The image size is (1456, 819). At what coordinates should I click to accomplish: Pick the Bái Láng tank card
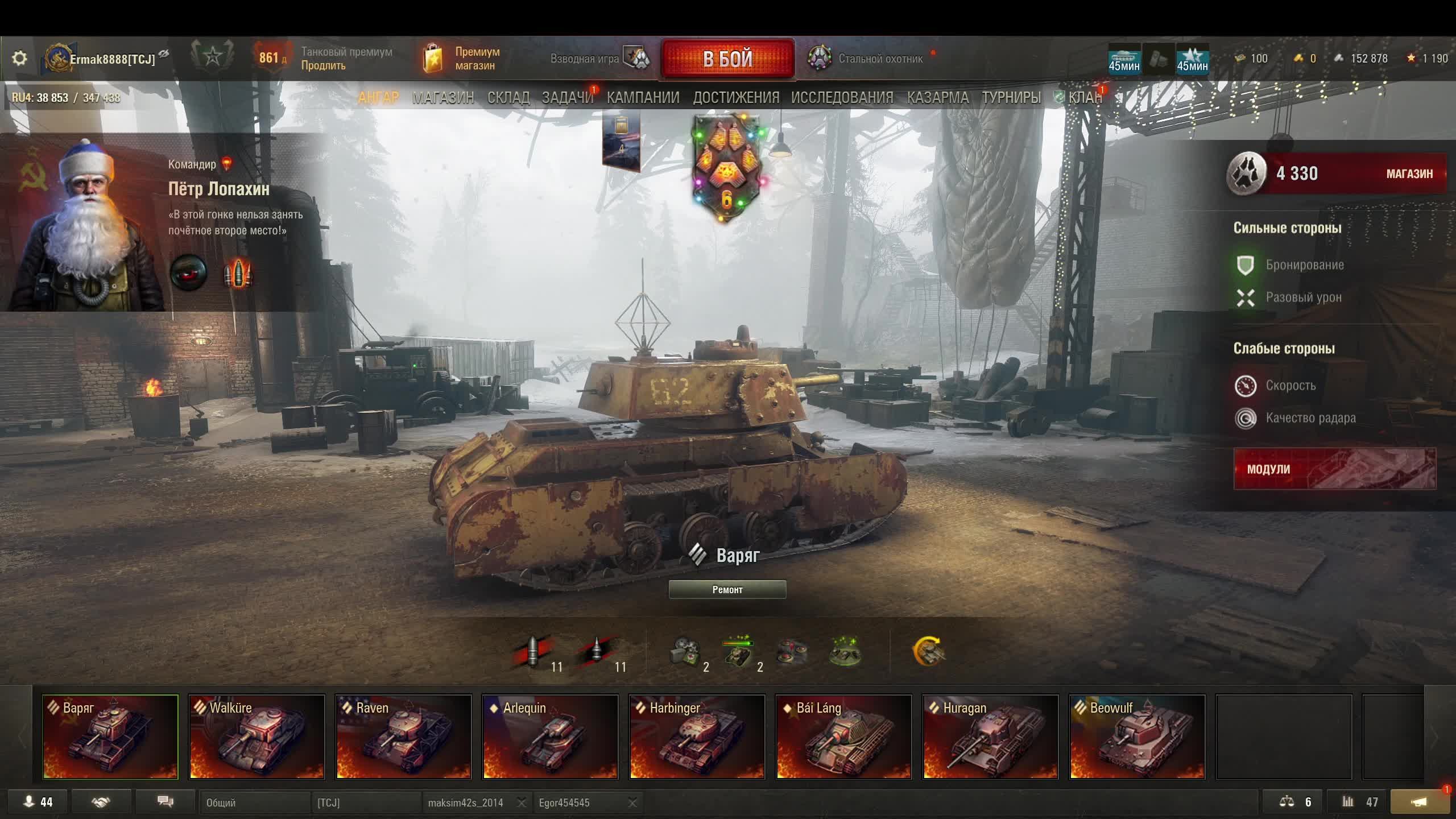tap(843, 737)
